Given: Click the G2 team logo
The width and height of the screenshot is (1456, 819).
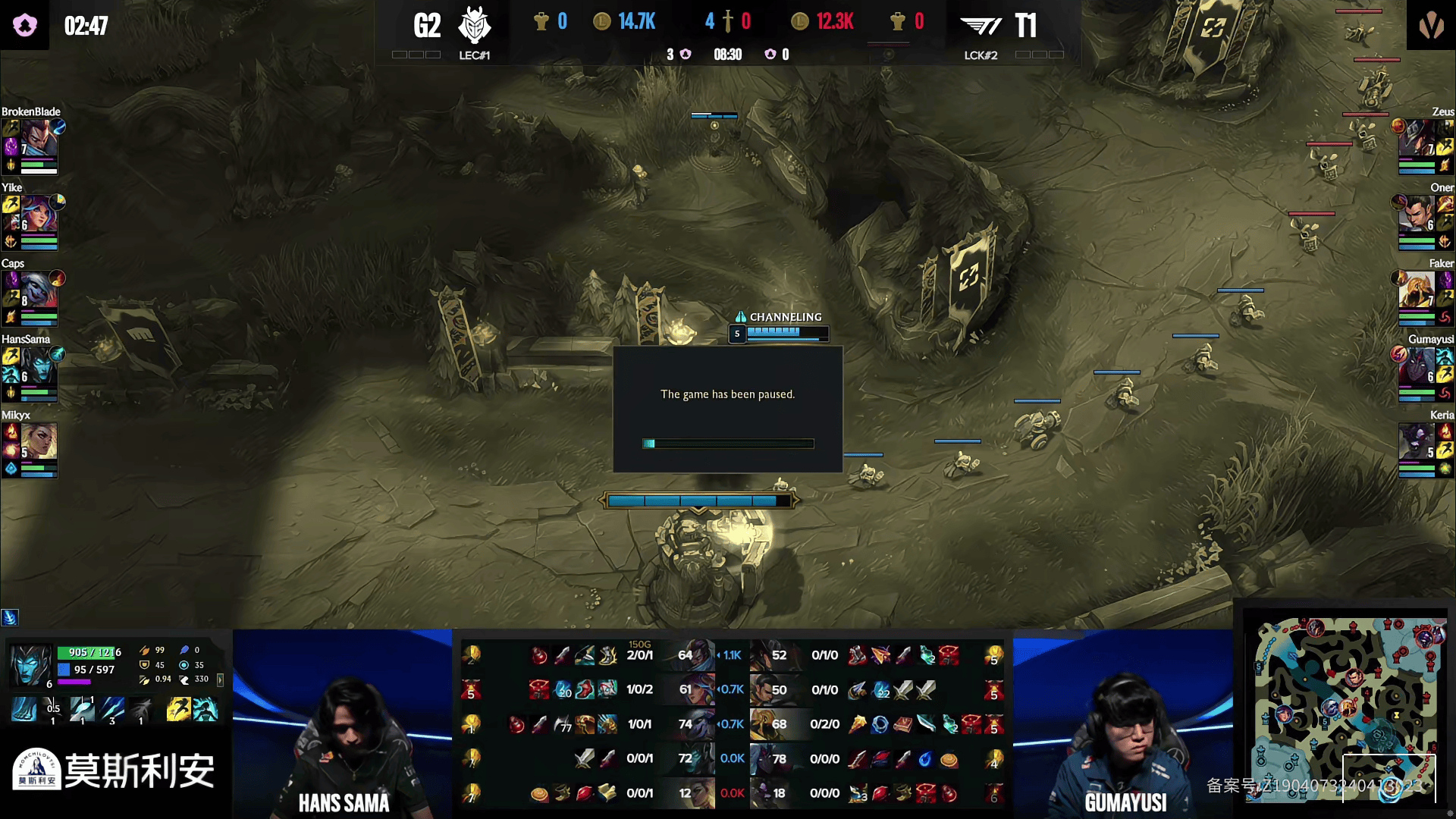Looking at the screenshot, I should (475, 26).
